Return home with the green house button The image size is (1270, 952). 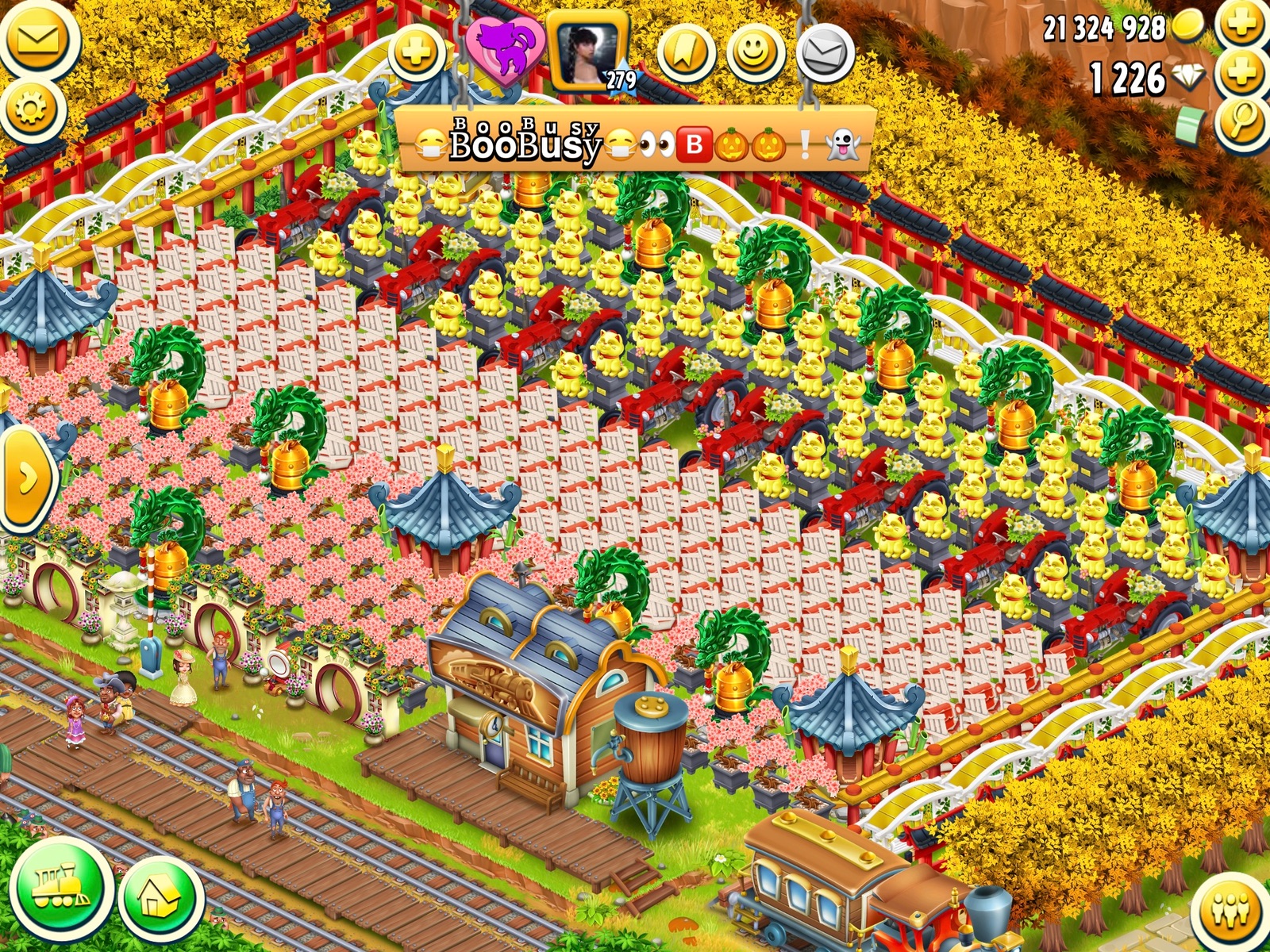click(x=160, y=898)
